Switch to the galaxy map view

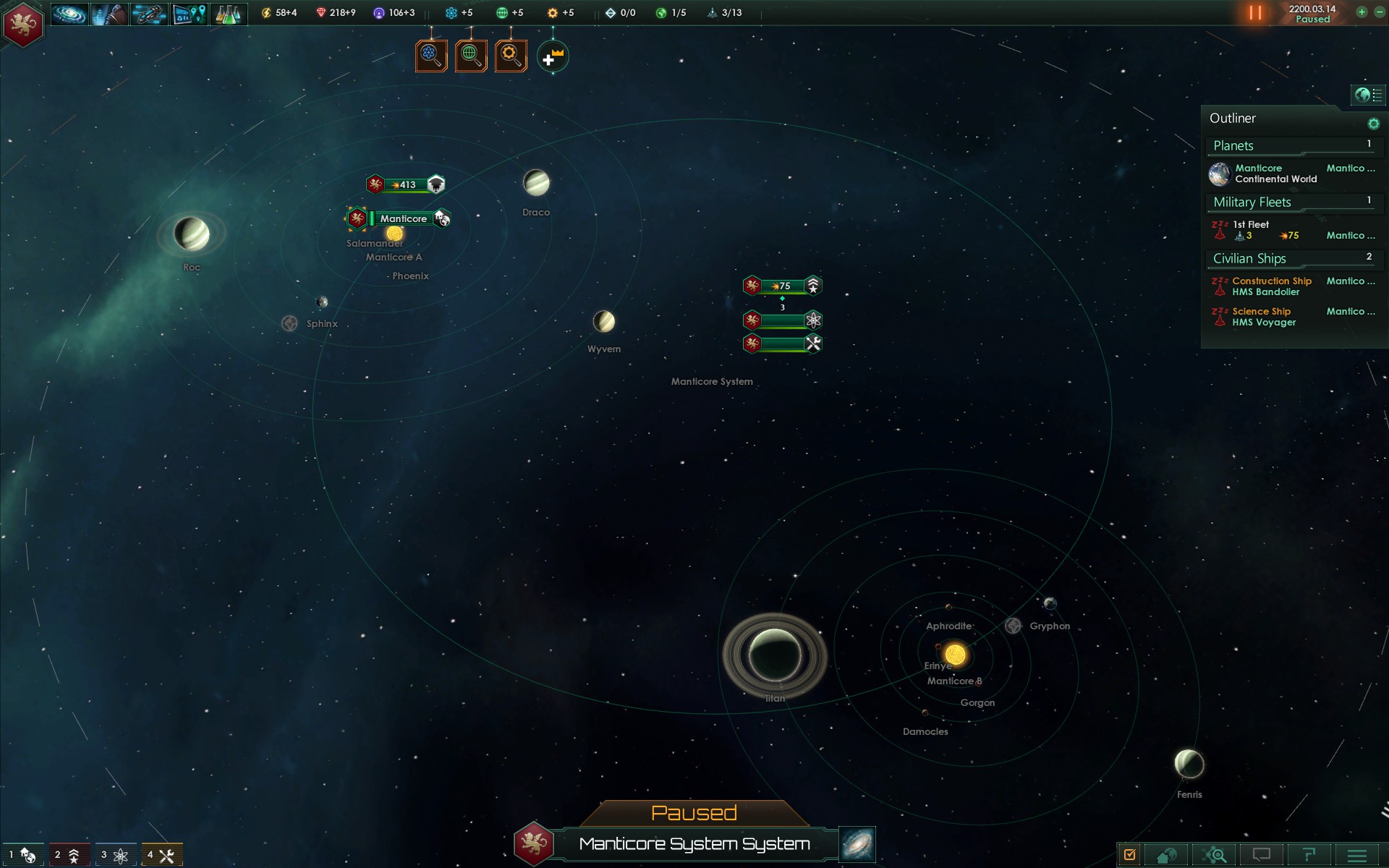click(857, 844)
